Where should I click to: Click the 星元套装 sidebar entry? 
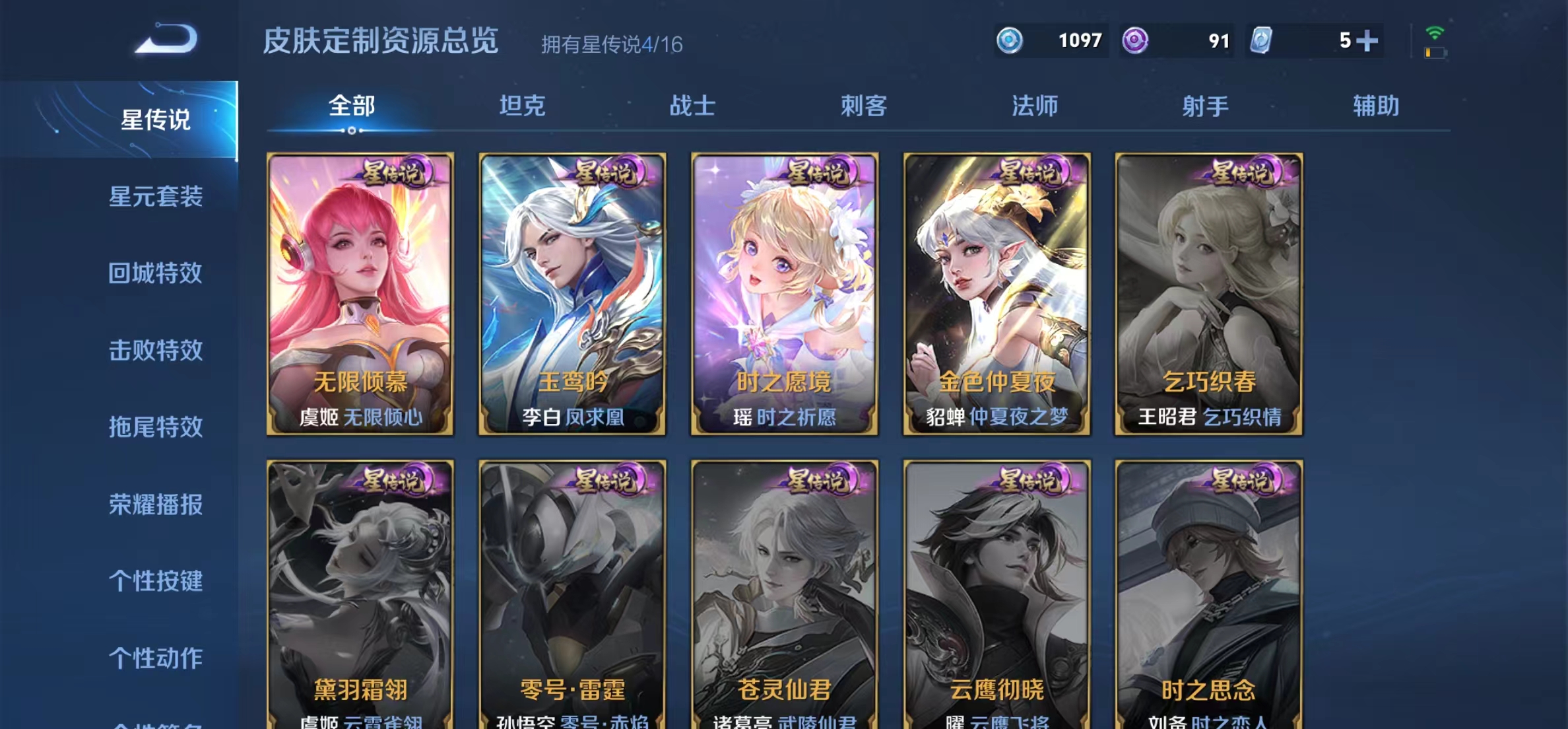pyautogui.click(x=155, y=197)
